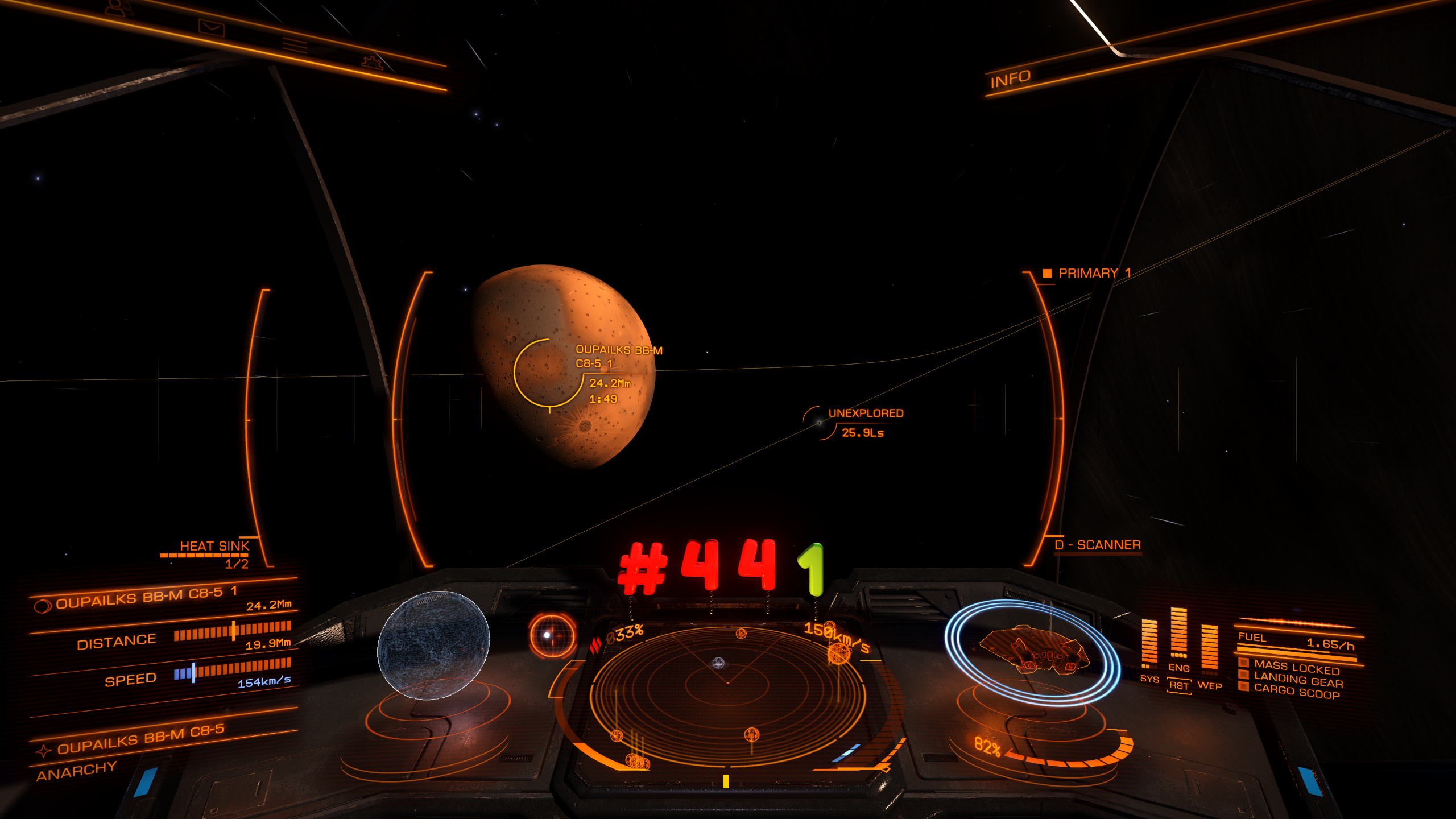This screenshot has height=819, width=1456.
Task: Open the comms inbox envelope icon
Action: (x=211, y=27)
